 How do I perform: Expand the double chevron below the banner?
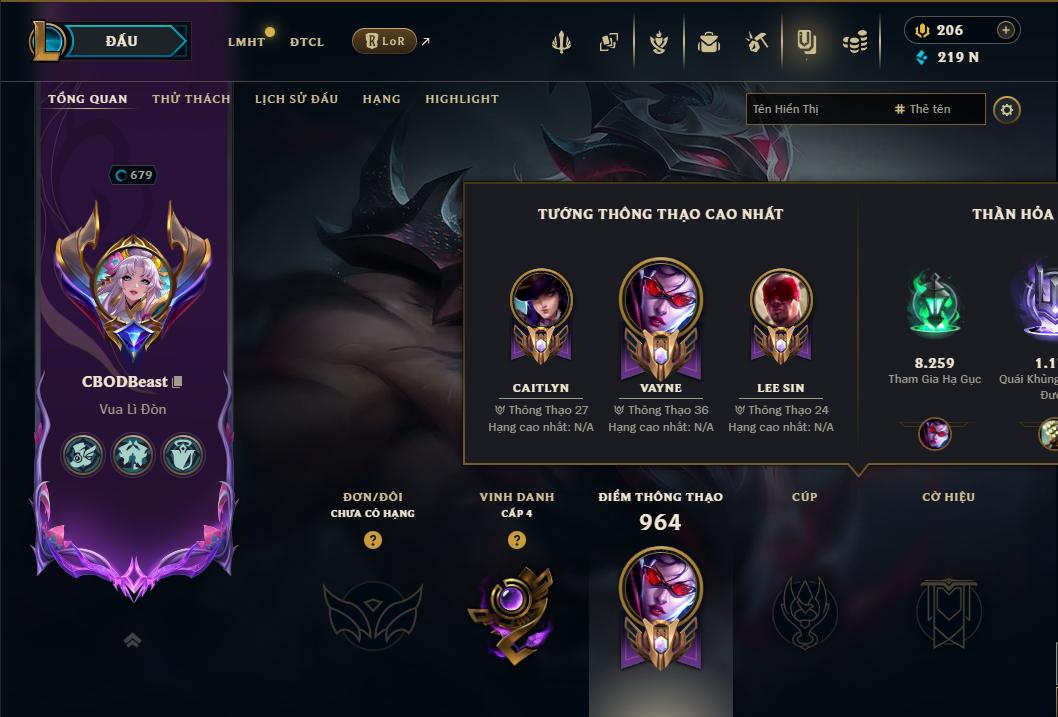[132, 640]
